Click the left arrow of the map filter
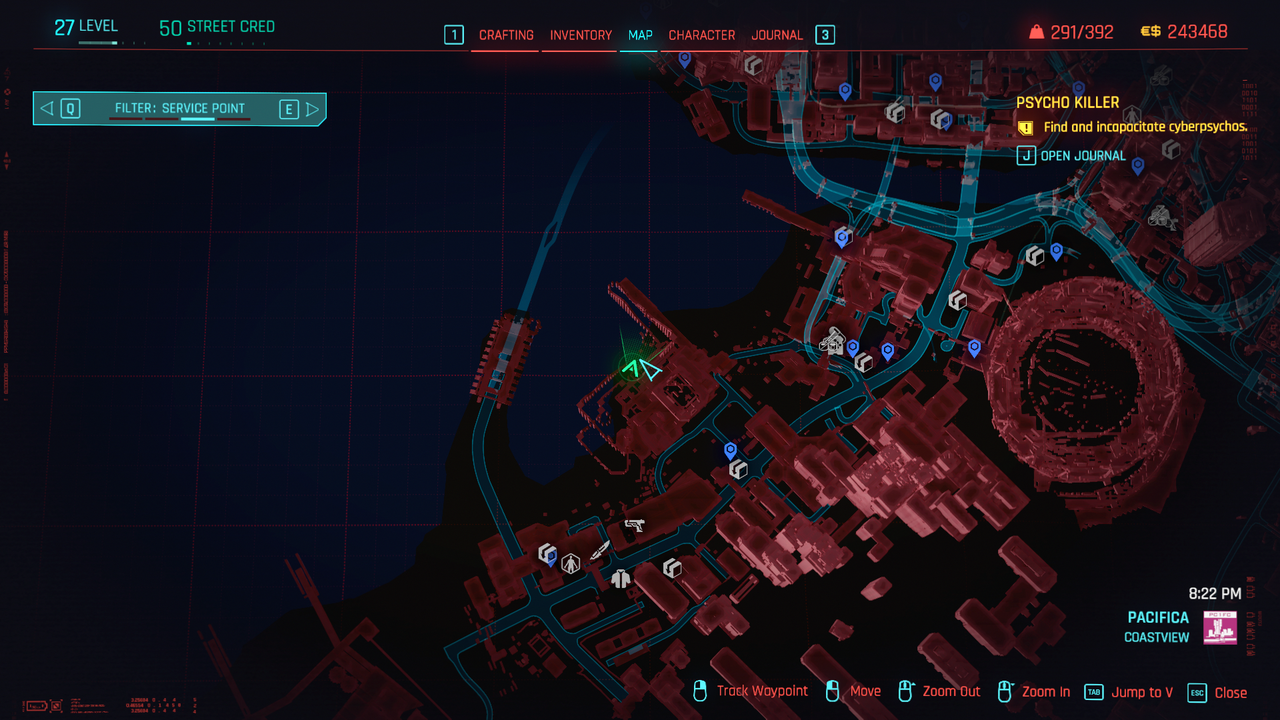The height and width of the screenshot is (720, 1280). click(47, 109)
